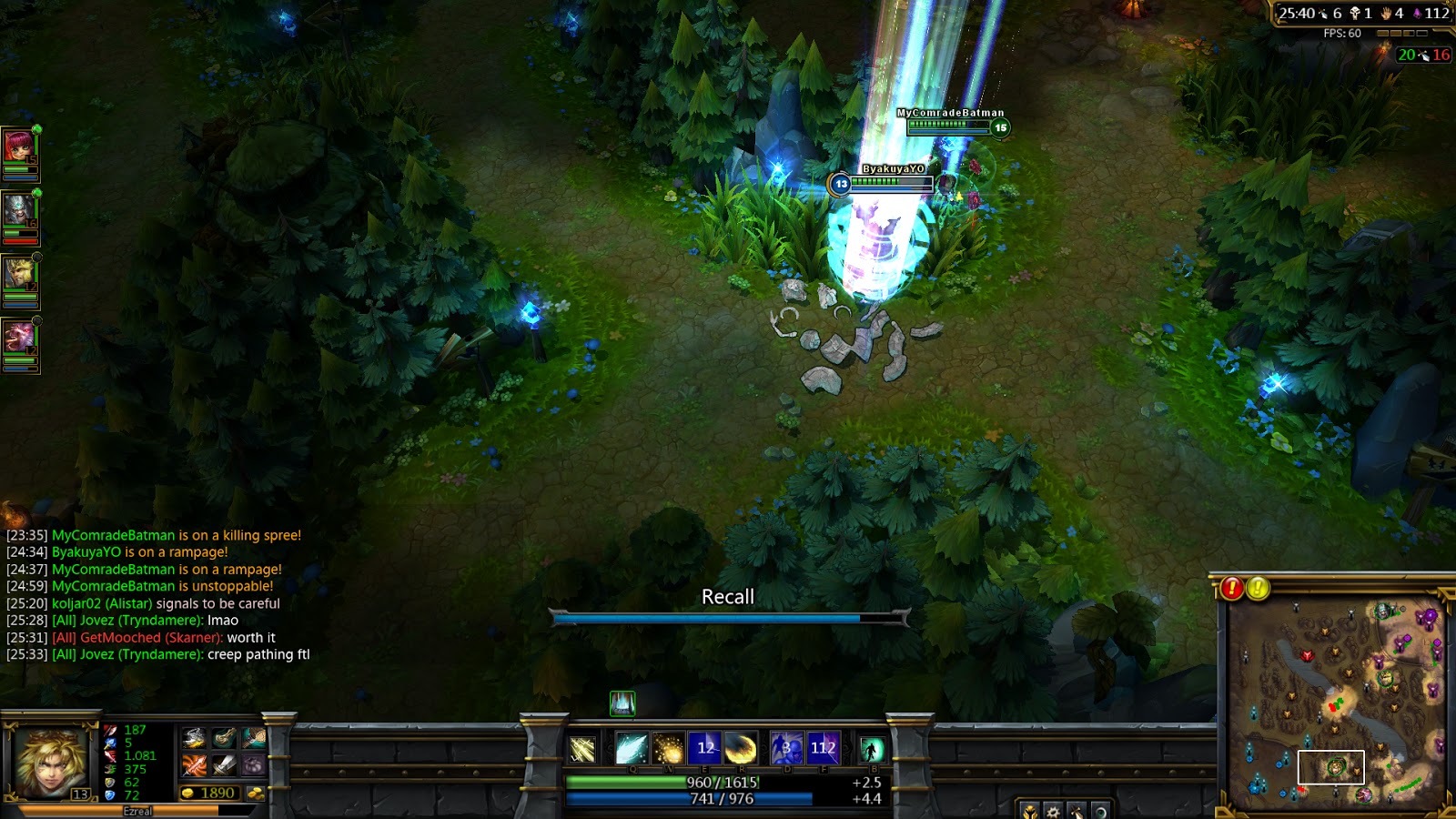Open the options menu via the gear icon
The image size is (1456, 819).
[x=1053, y=812]
